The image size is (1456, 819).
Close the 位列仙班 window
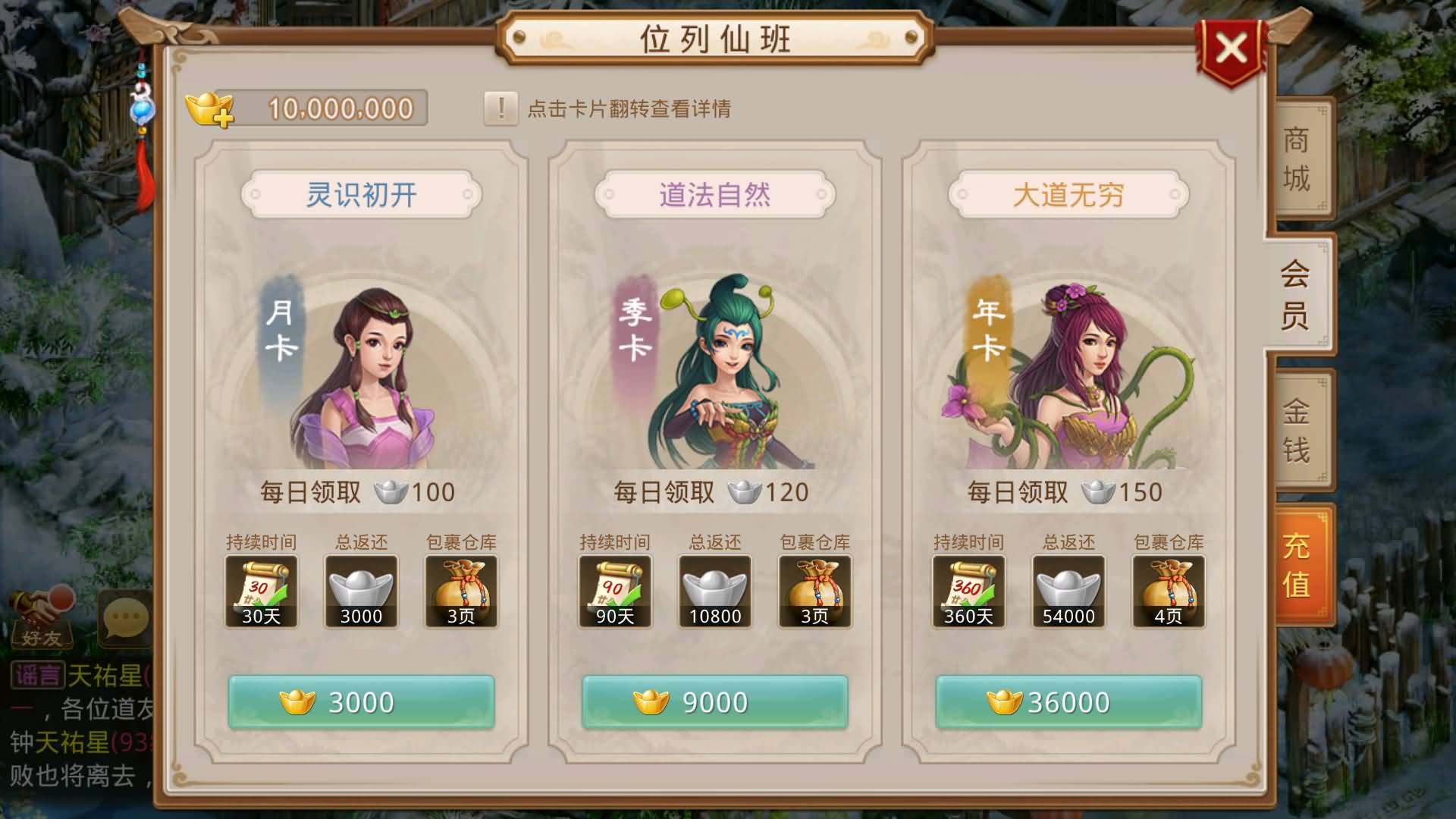point(1231,49)
